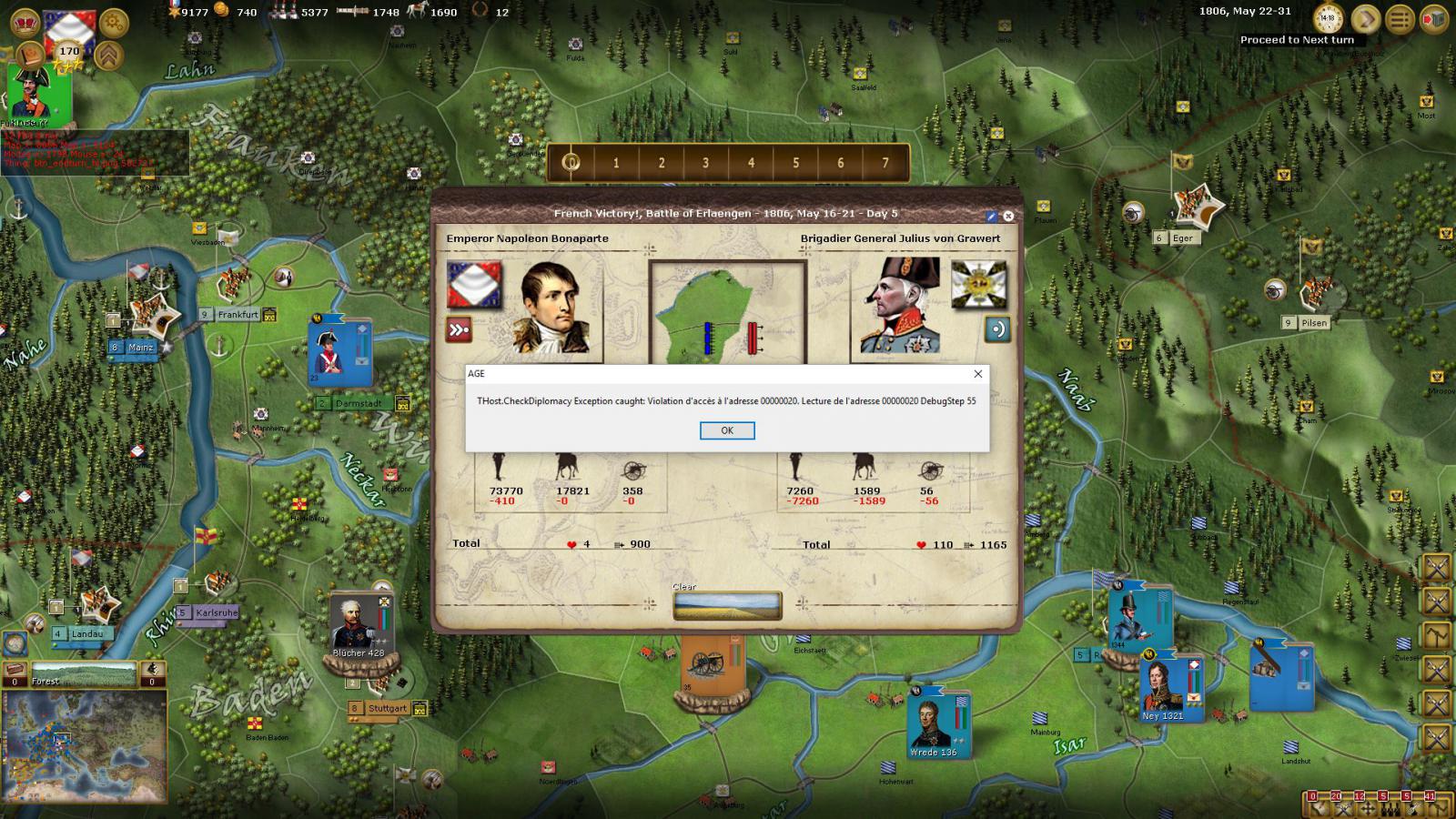Select the Blücher army stack
Viewport: 1456px width, 819px height.
(x=359, y=627)
